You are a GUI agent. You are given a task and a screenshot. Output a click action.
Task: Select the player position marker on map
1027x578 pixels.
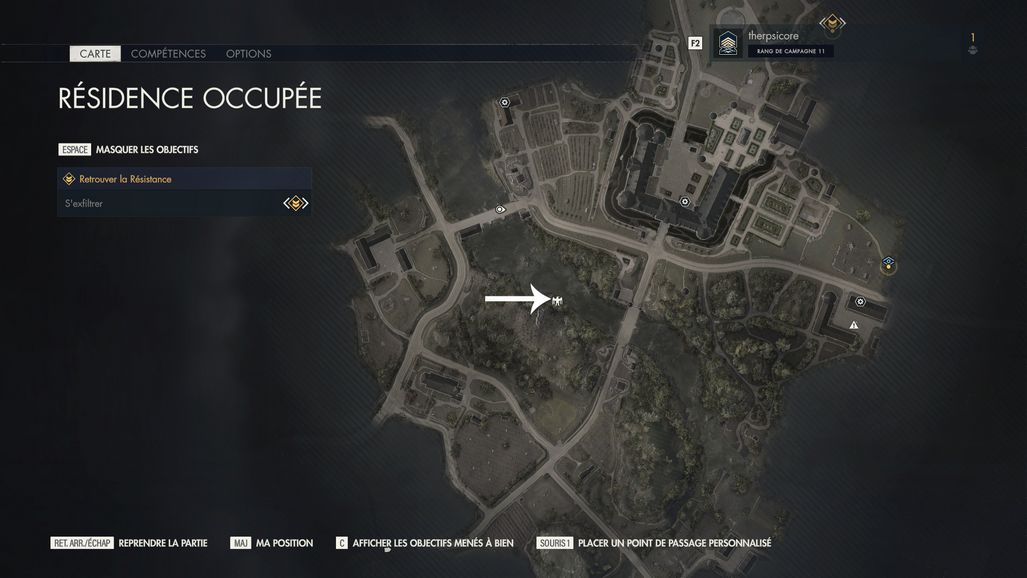tap(557, 300)
